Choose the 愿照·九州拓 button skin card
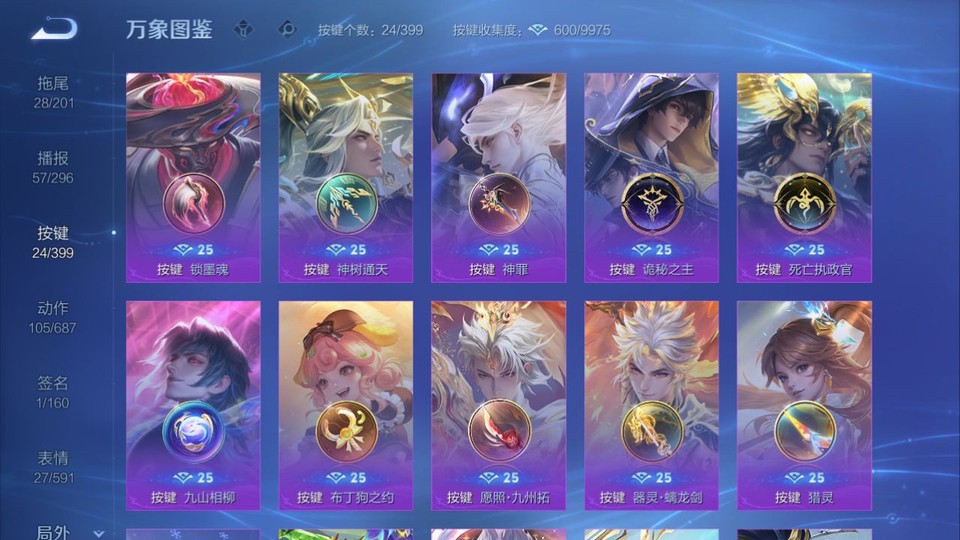Viewport: 960px width, 540px height. pyautogui.click(x=498, y=406)
